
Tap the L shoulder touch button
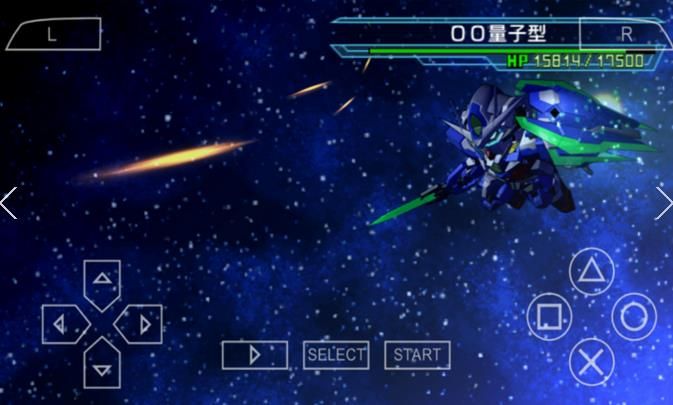53,35
